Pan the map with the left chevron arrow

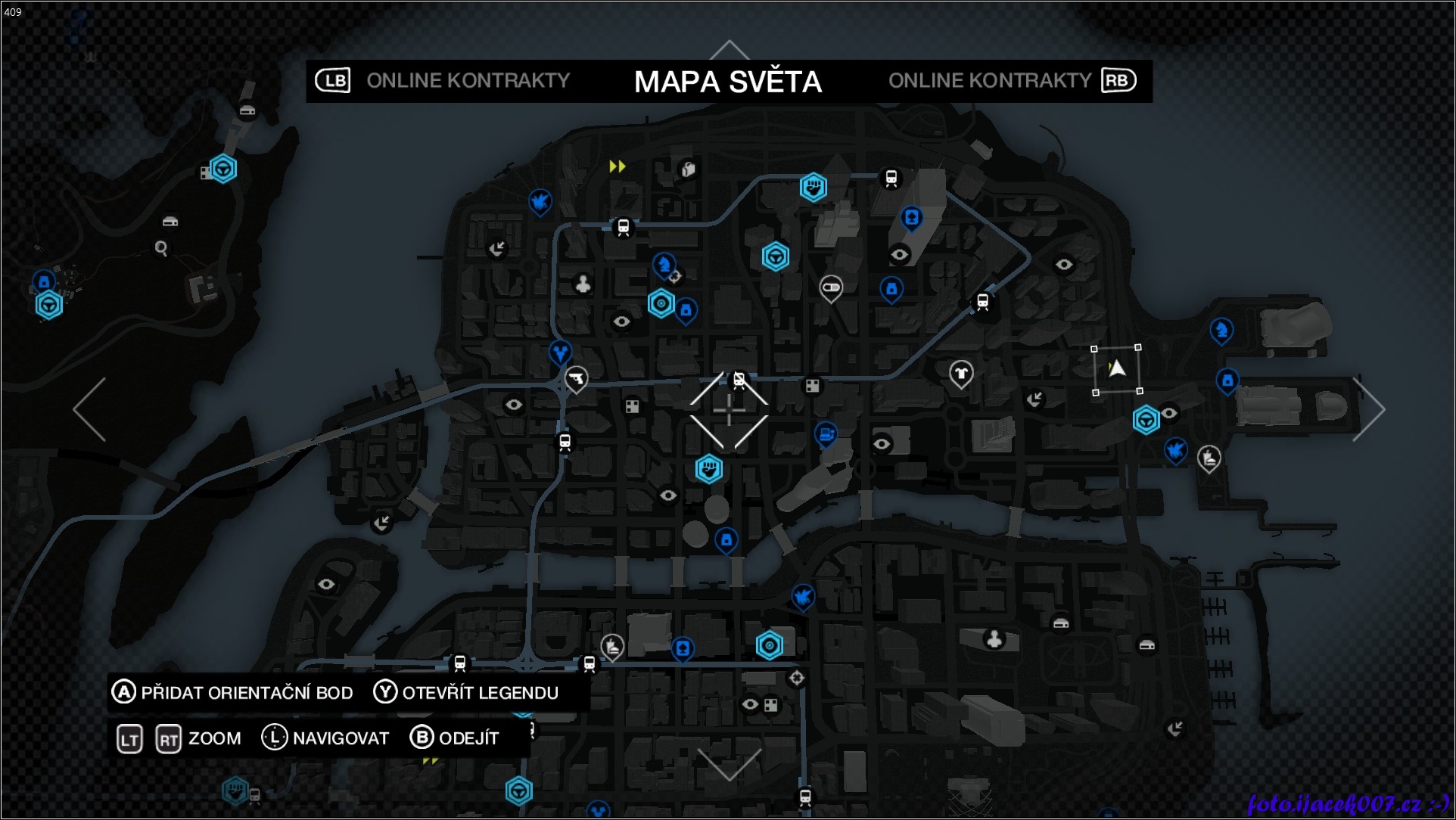tap(89, 409)
